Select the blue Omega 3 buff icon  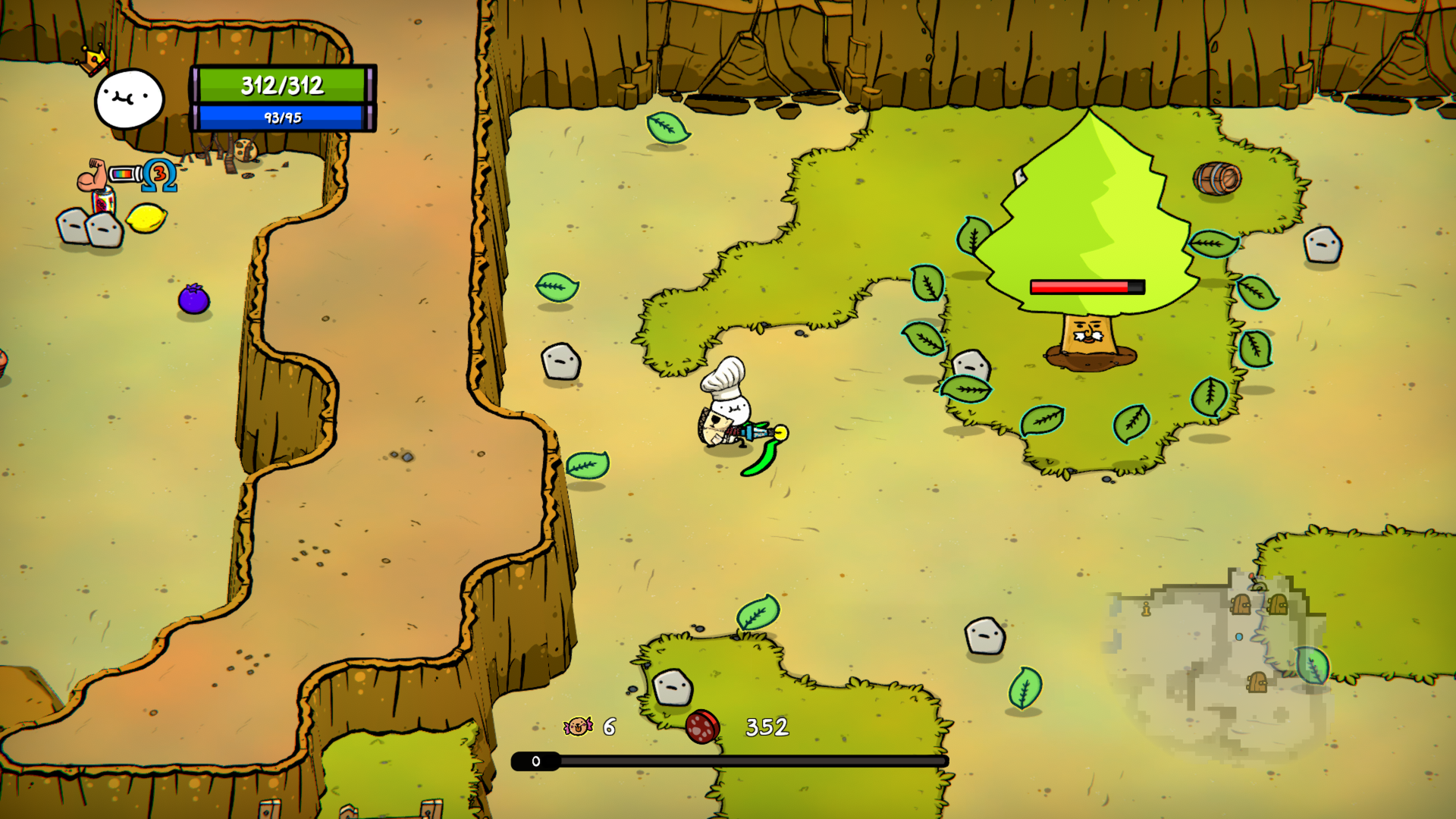pos(160,175)
